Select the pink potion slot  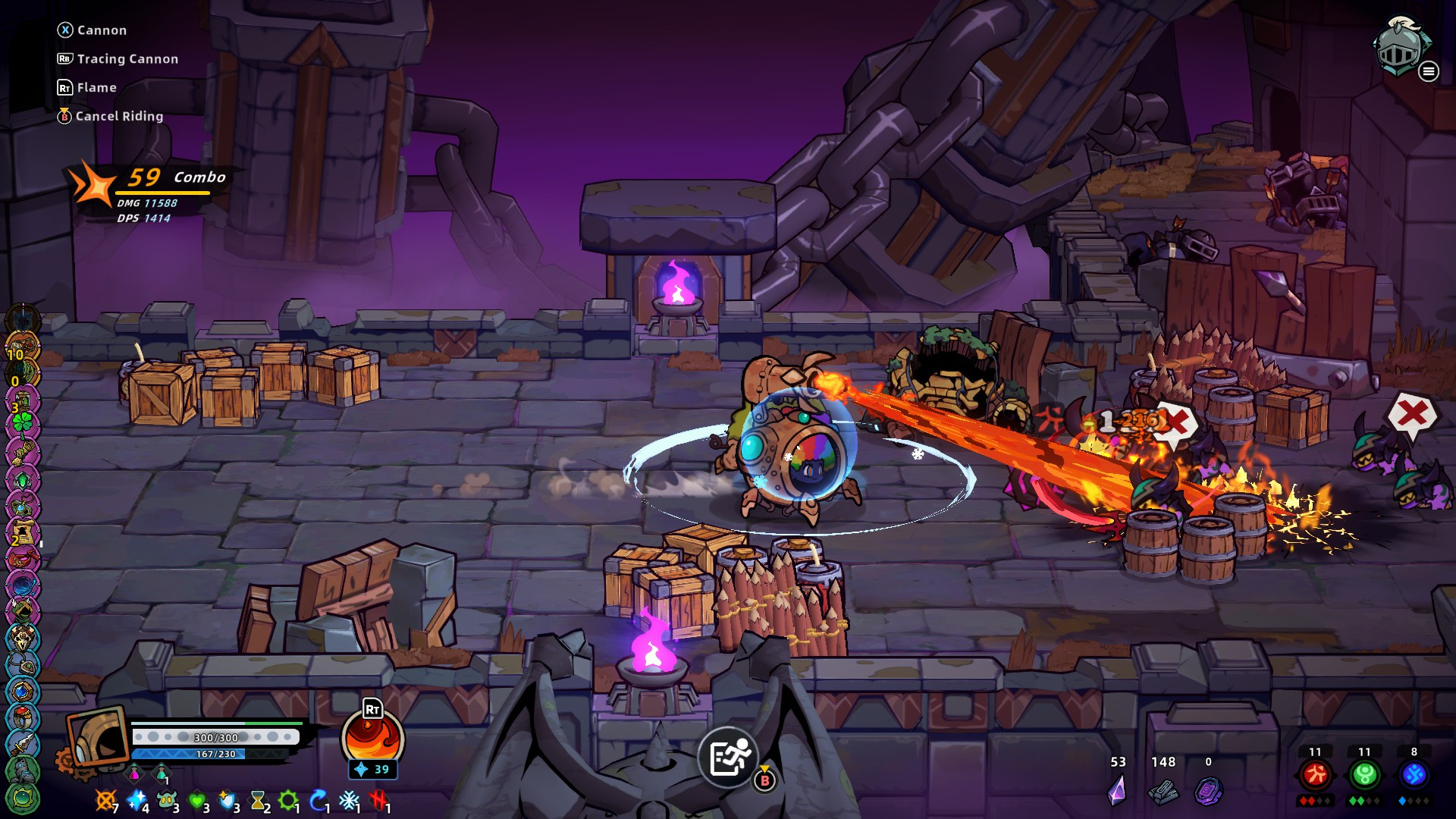coord(135,773)
